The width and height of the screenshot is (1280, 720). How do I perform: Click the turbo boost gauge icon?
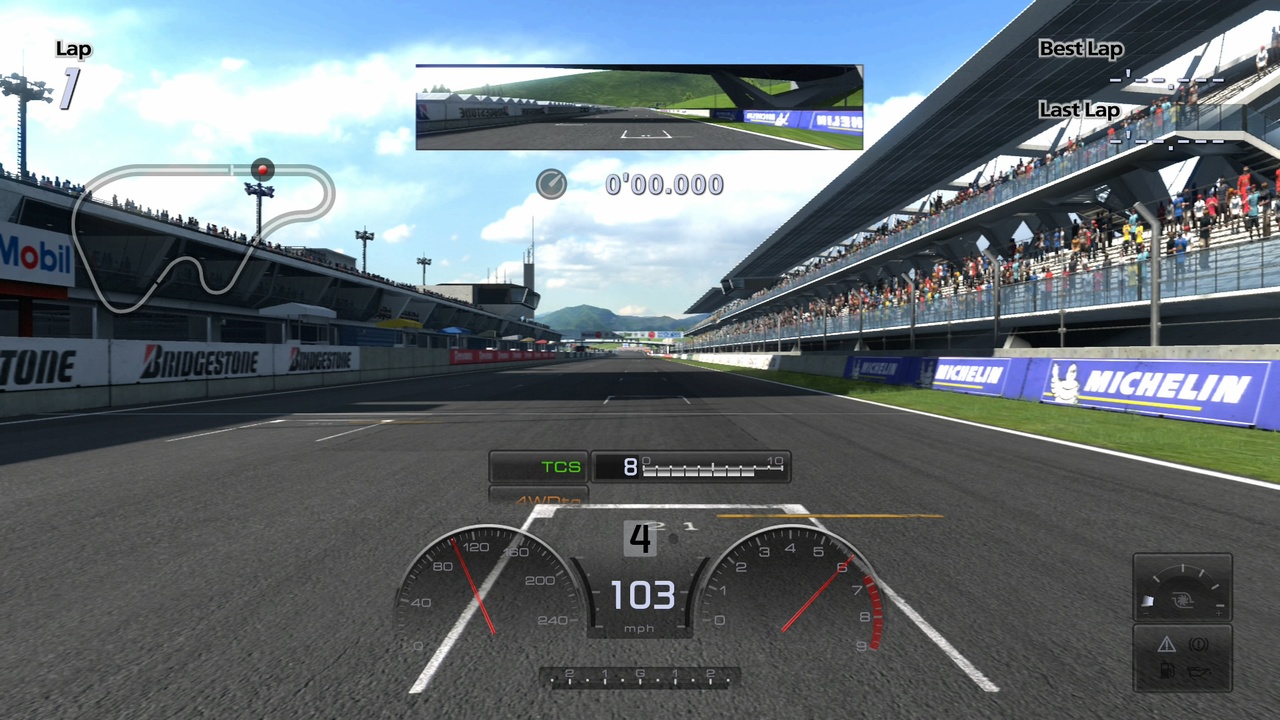[1182, 599]
